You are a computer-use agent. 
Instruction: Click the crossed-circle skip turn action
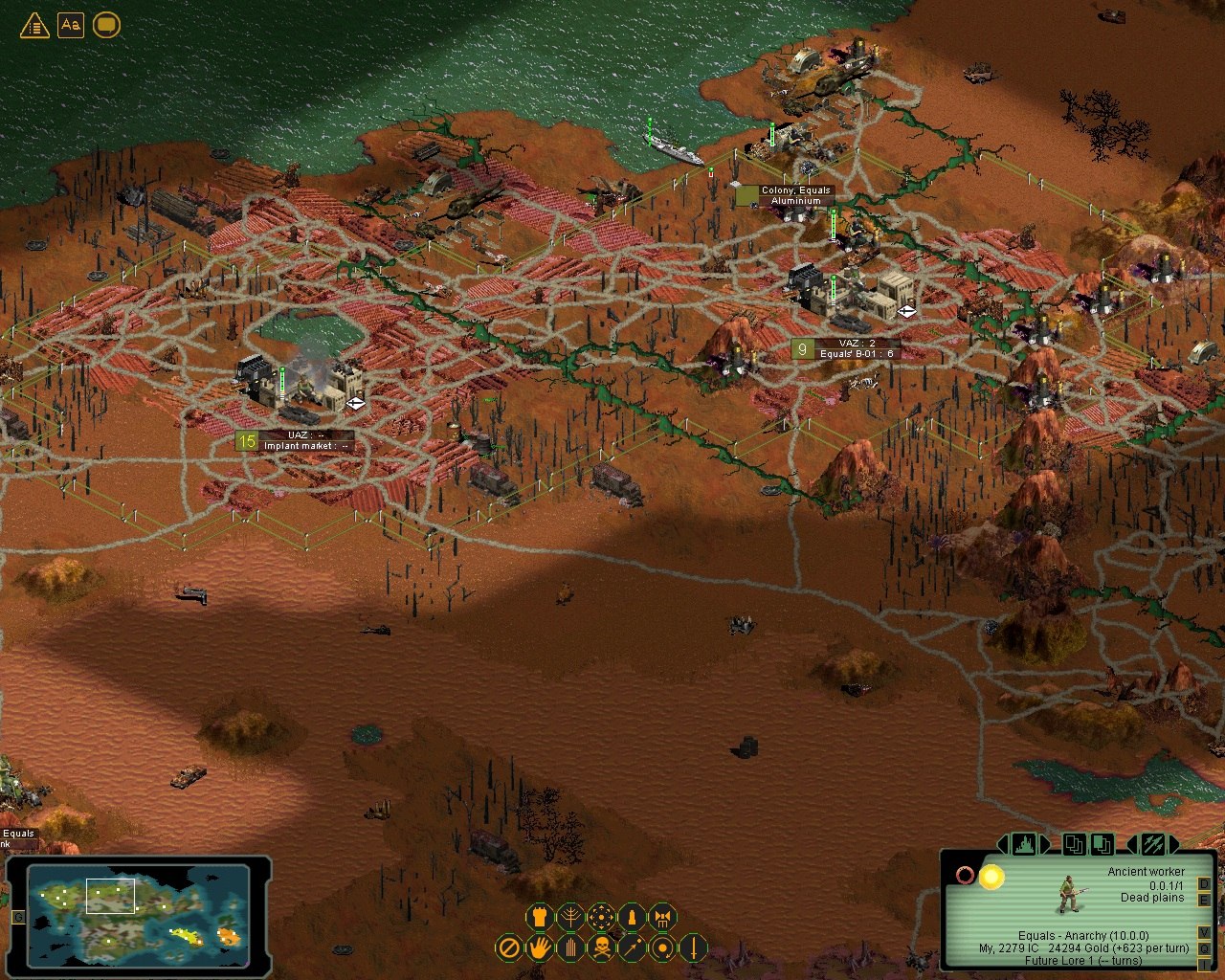click(x=509, y=948)
